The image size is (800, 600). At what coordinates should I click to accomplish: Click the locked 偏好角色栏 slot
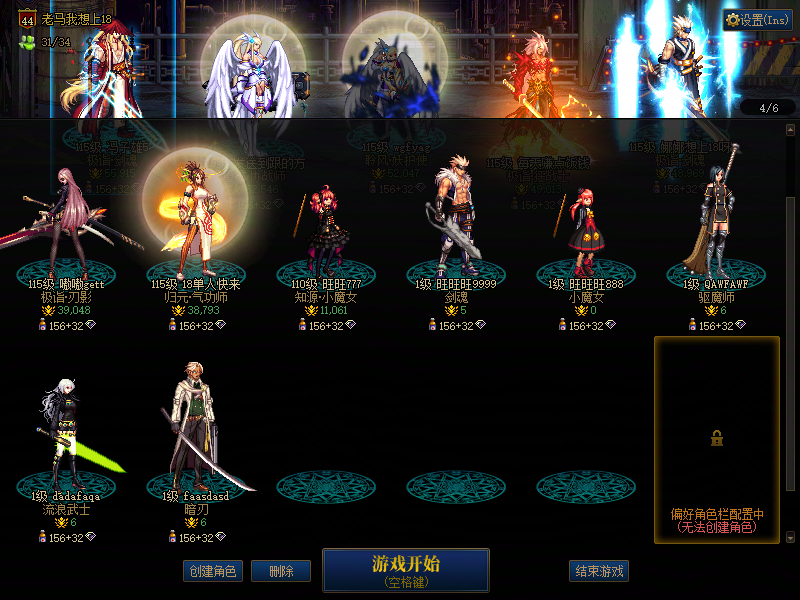[x=716, y=440]
